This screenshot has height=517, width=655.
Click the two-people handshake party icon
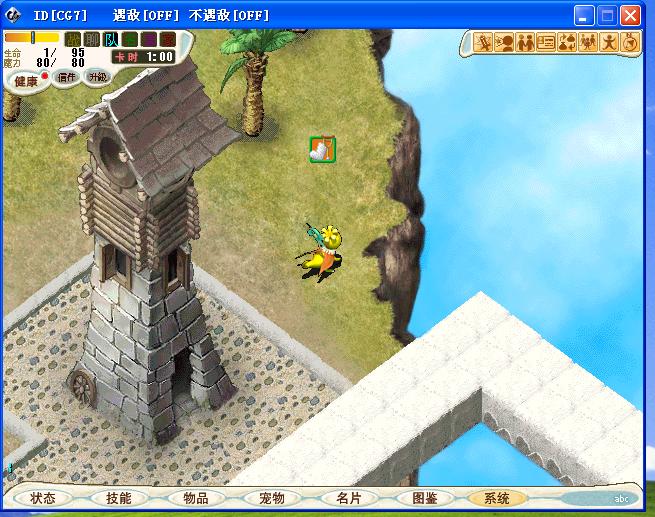click(525, 43)
